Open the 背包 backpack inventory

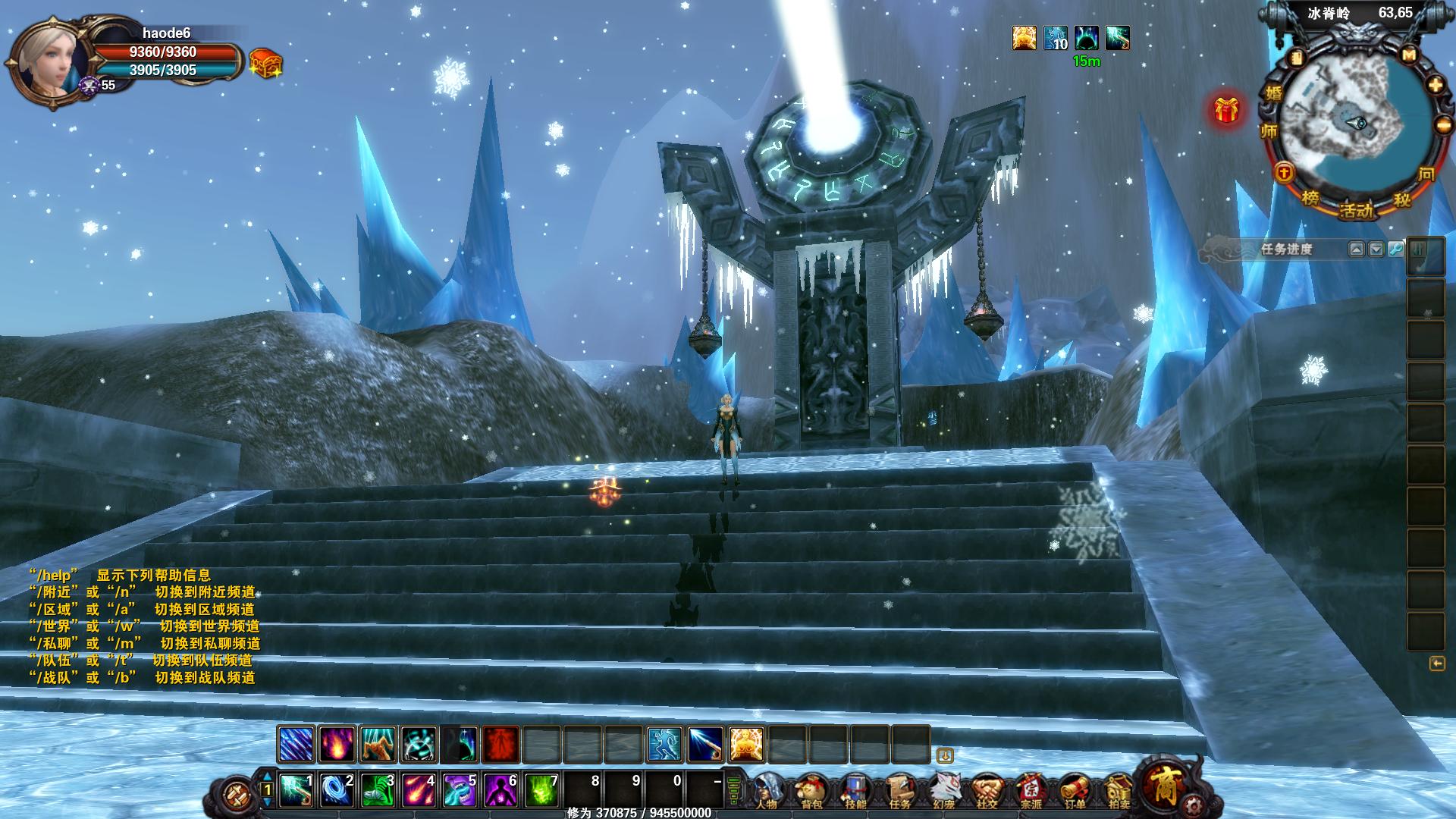tap(812, 792)
